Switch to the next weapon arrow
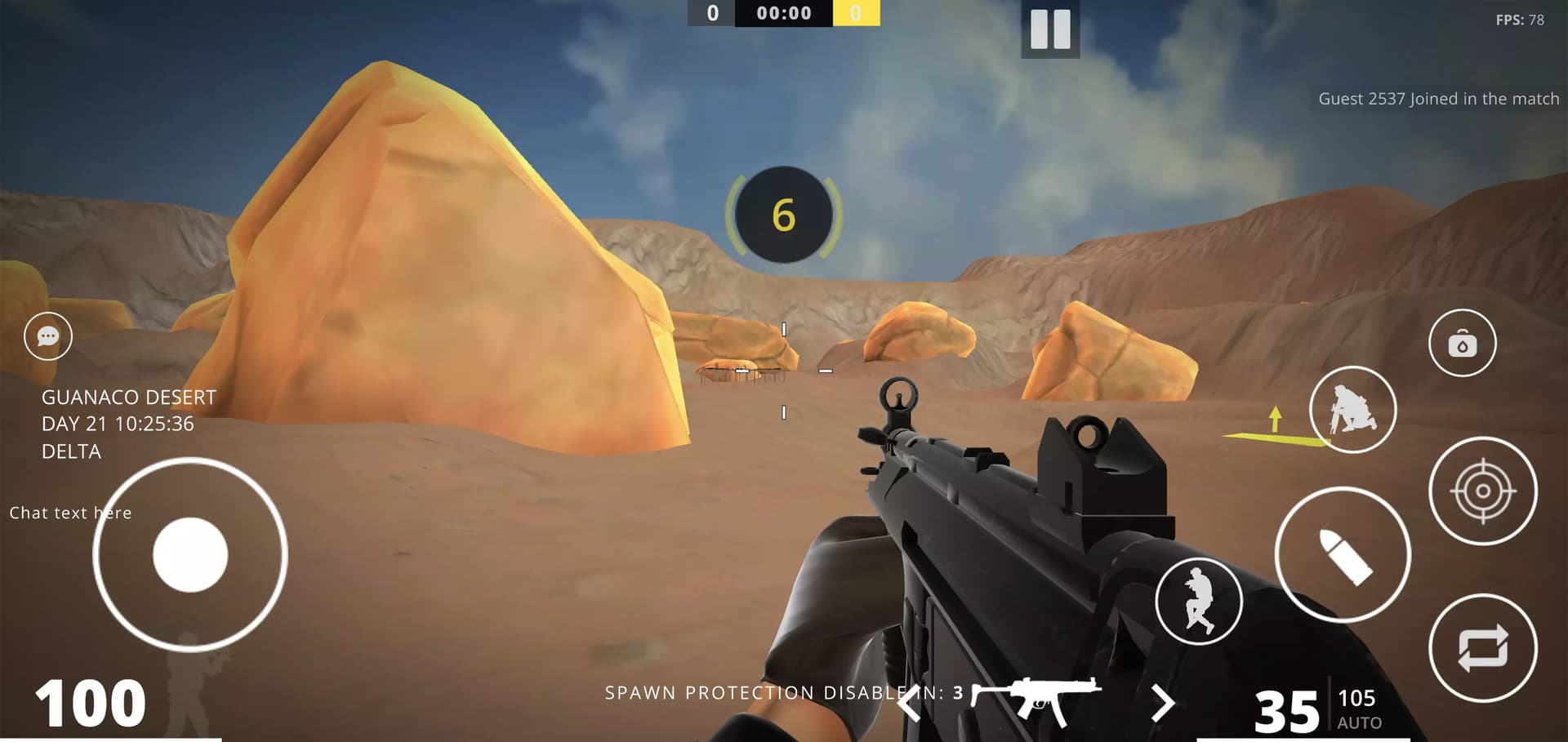Viewport: 1568px width, 742px height. point(1162,703)
